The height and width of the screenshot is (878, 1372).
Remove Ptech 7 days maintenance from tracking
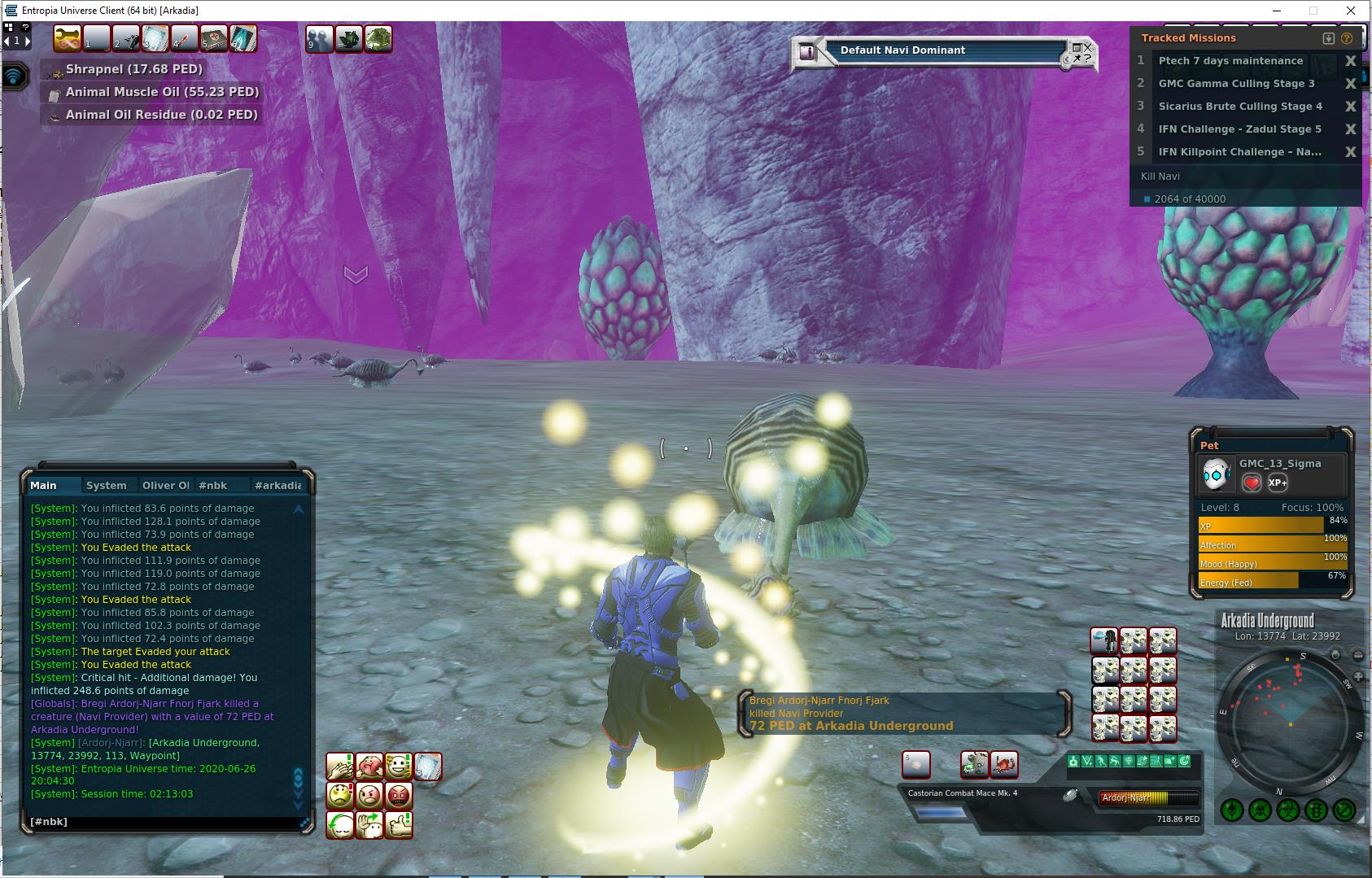click(1350, 61)
